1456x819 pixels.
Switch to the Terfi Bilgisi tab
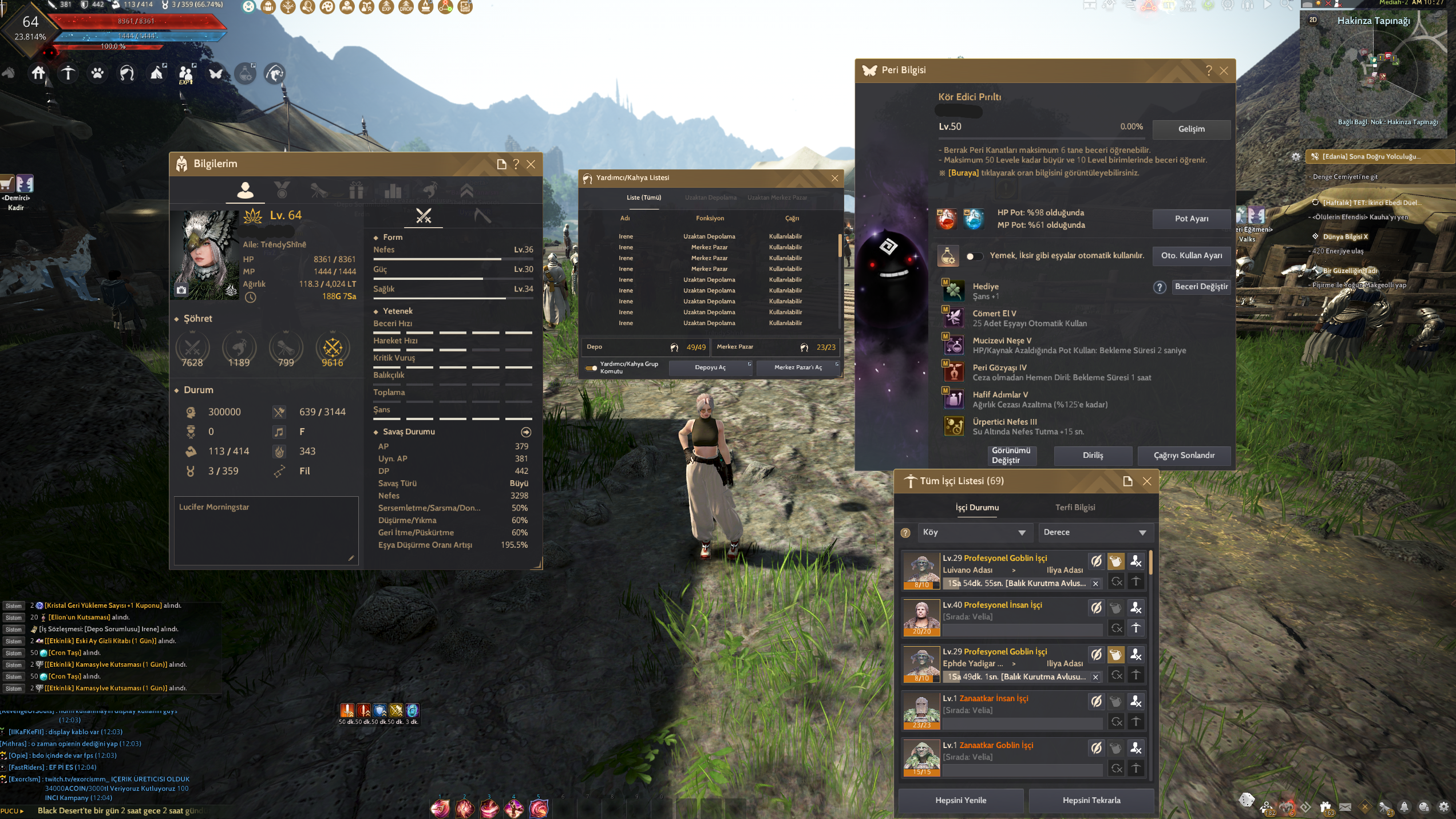click(x=1075, y=508)
